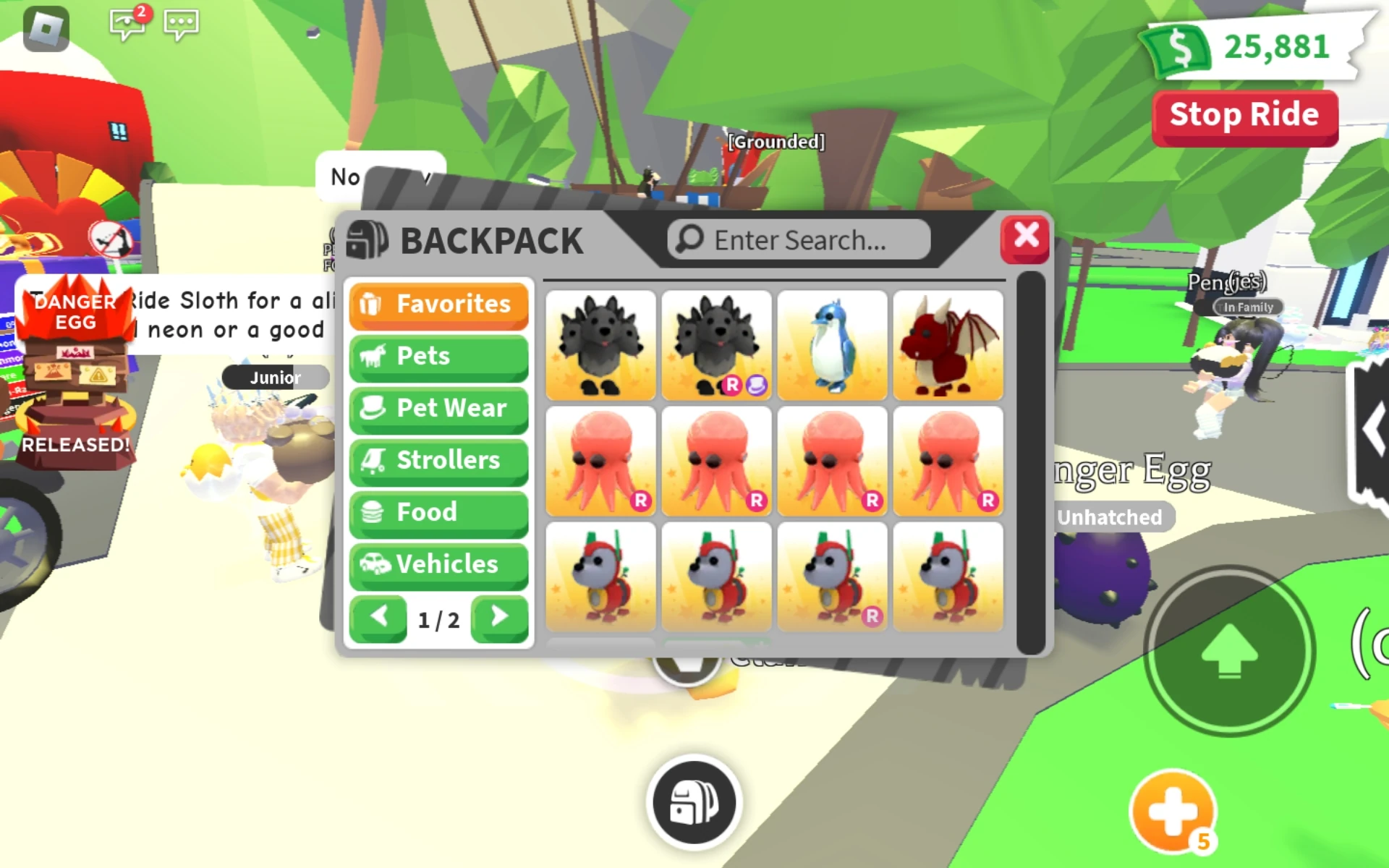The image size is (1389, 868).
Task: Select the blue penguin pet thumbnail
Action: coord(832,346)
